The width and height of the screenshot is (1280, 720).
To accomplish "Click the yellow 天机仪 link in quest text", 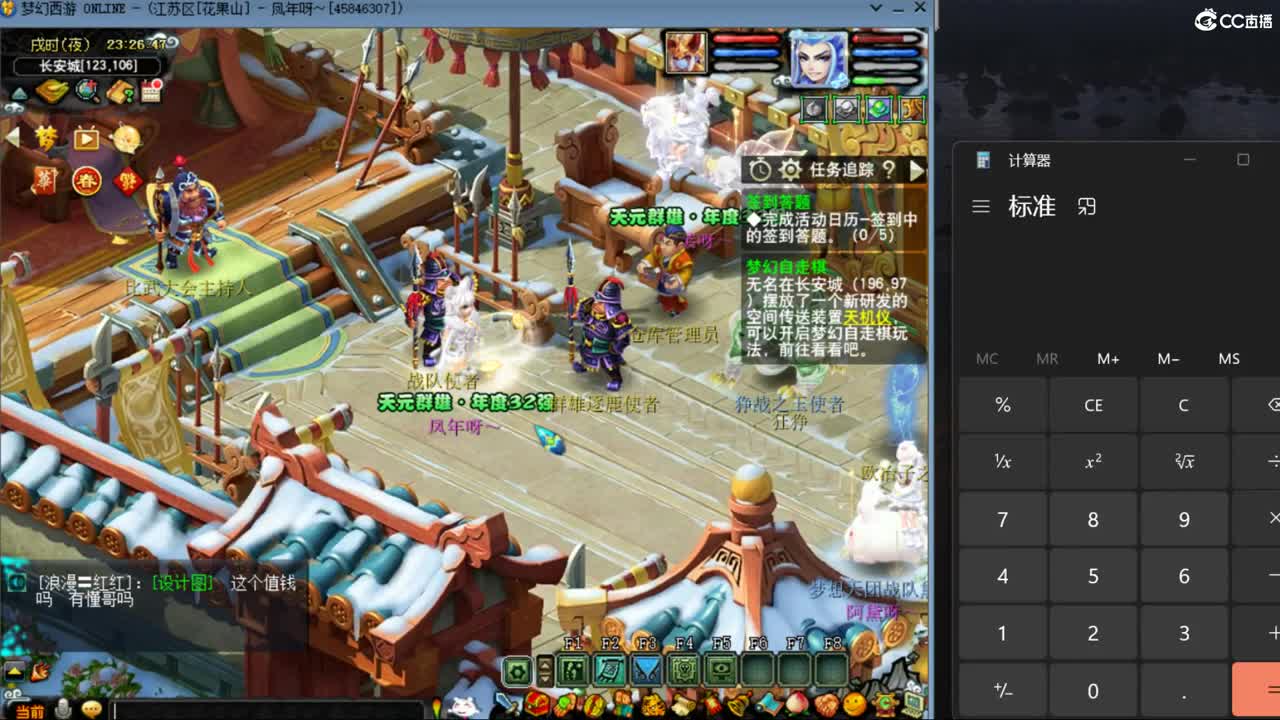I will tap(869, 317).
